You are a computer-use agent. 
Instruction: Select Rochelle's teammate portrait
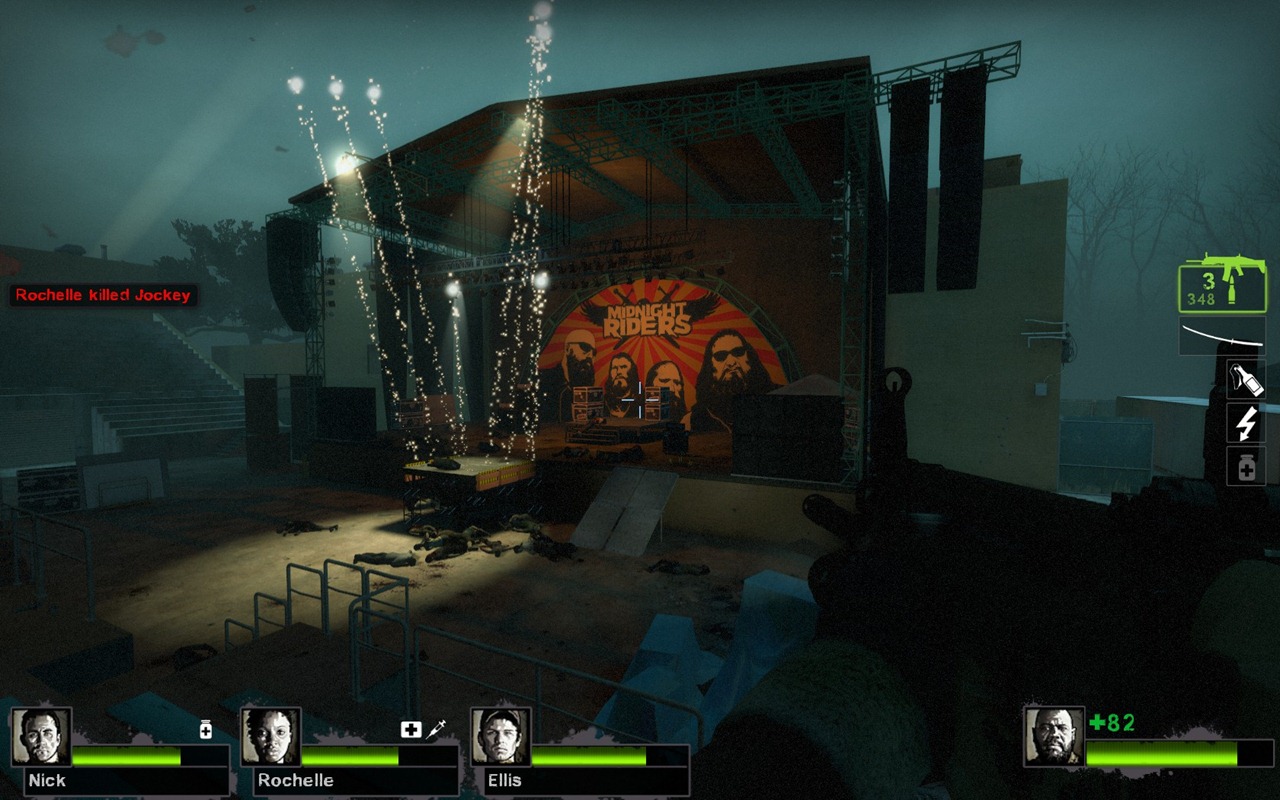pyautogui.click(x=271, y=737)
